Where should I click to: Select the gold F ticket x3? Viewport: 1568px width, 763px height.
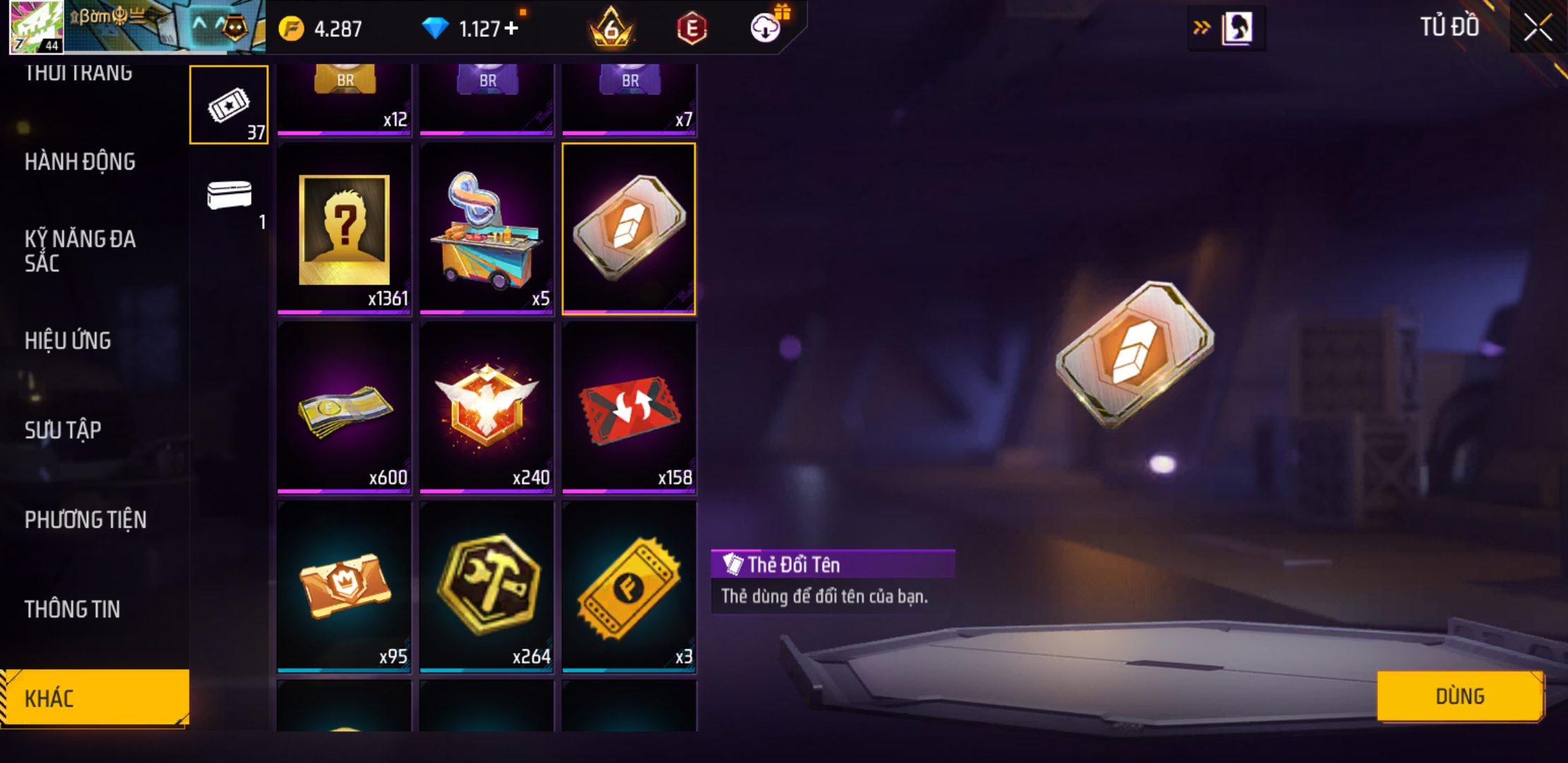click(x=629, y=586)
